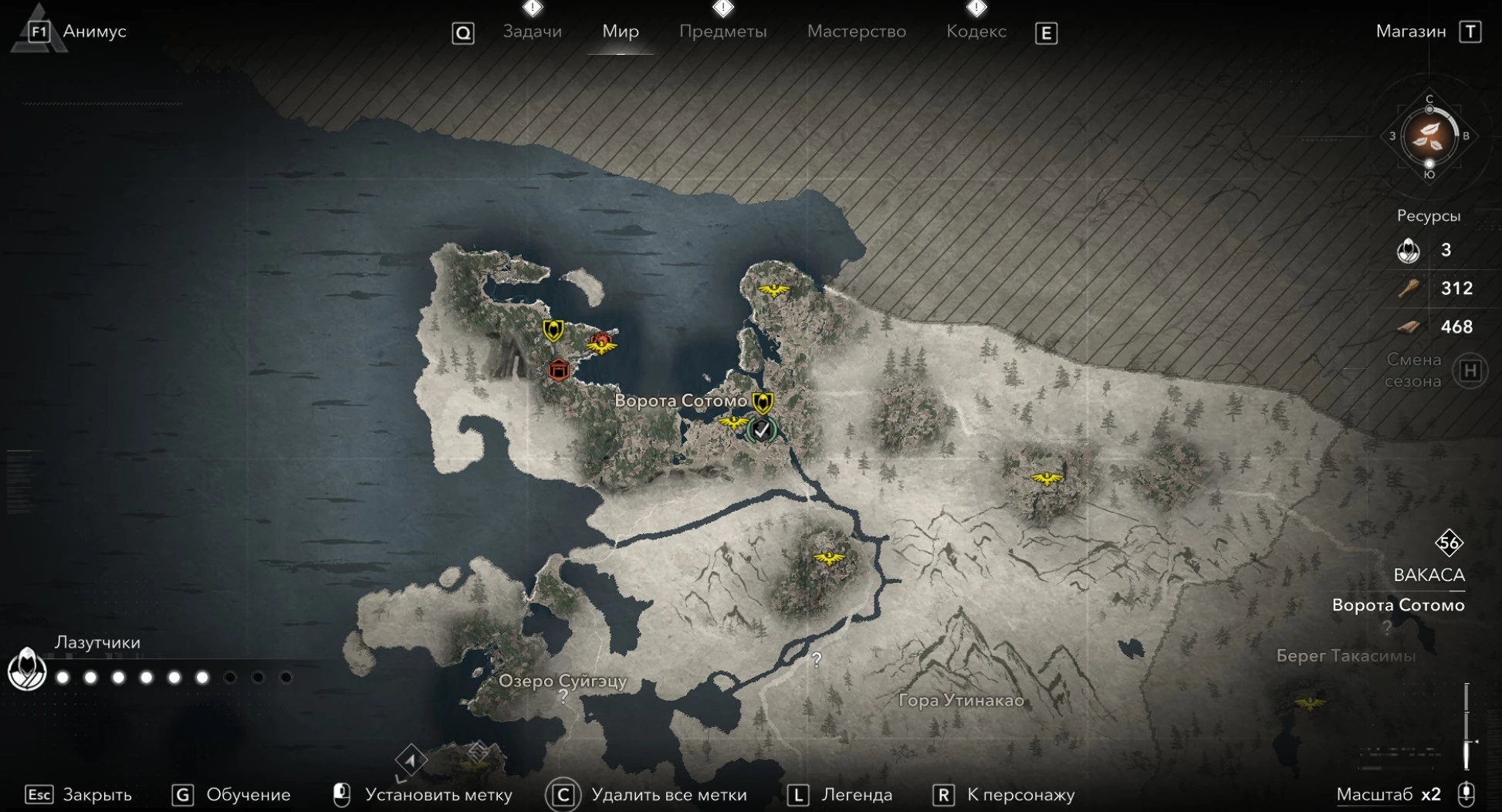Select the Ворота Сотомо checkmark marker
Screen dimensions: 1502x812
pyautogui.click(x=762, y=430)
